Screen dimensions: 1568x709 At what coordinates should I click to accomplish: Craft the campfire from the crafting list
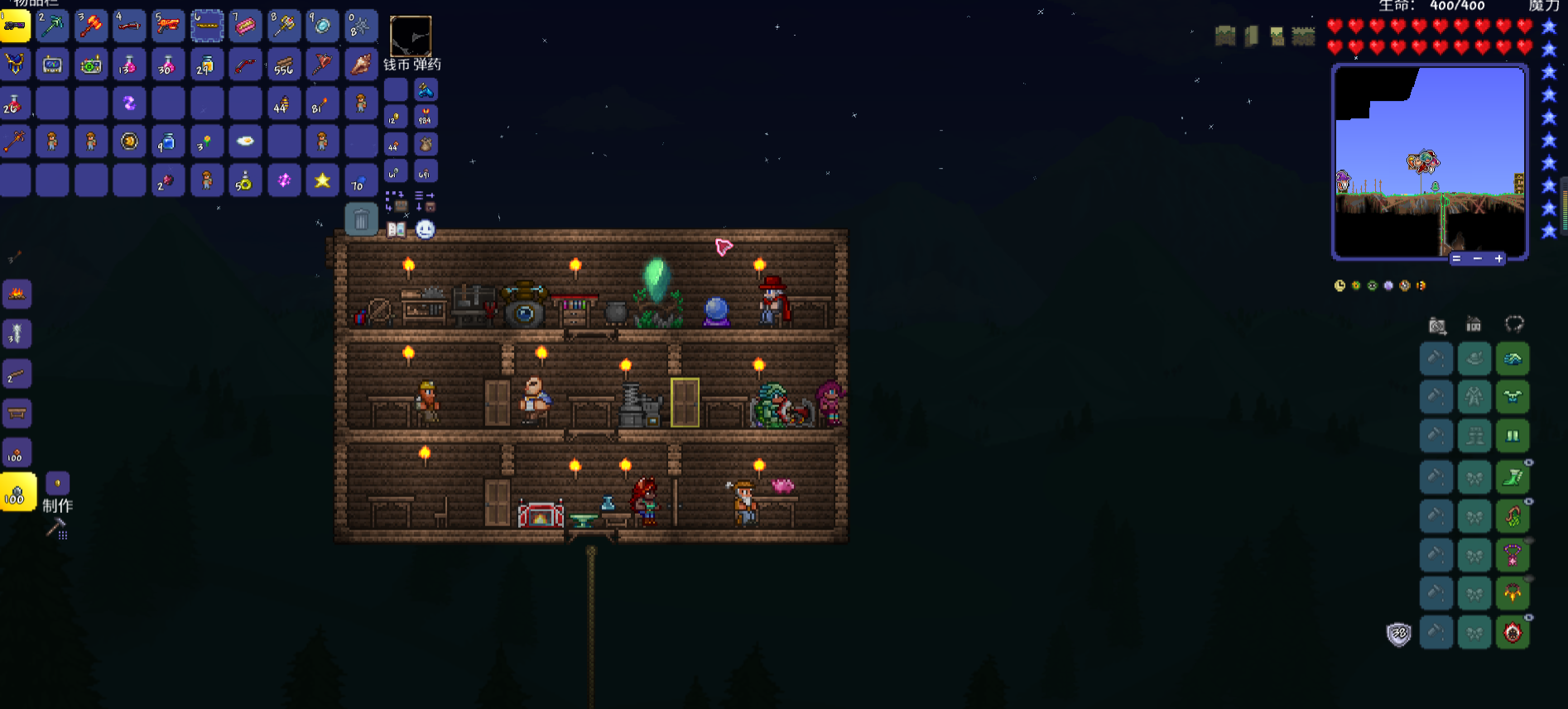click(17, 294)
